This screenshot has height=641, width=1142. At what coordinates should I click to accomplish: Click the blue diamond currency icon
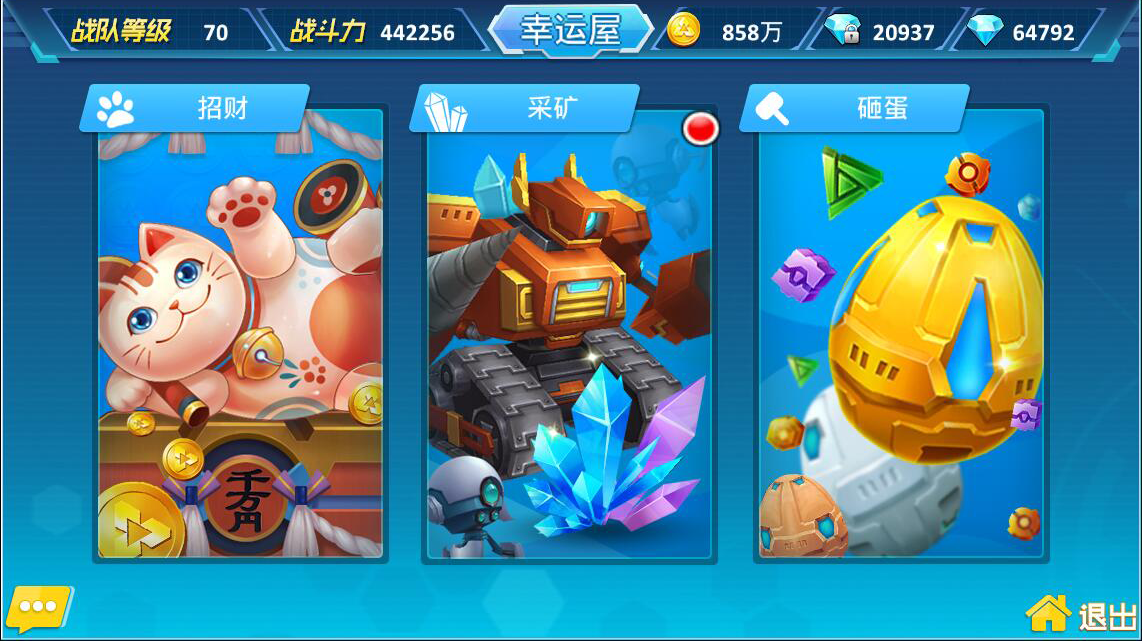pyautogui.click(x=985, y=31)
